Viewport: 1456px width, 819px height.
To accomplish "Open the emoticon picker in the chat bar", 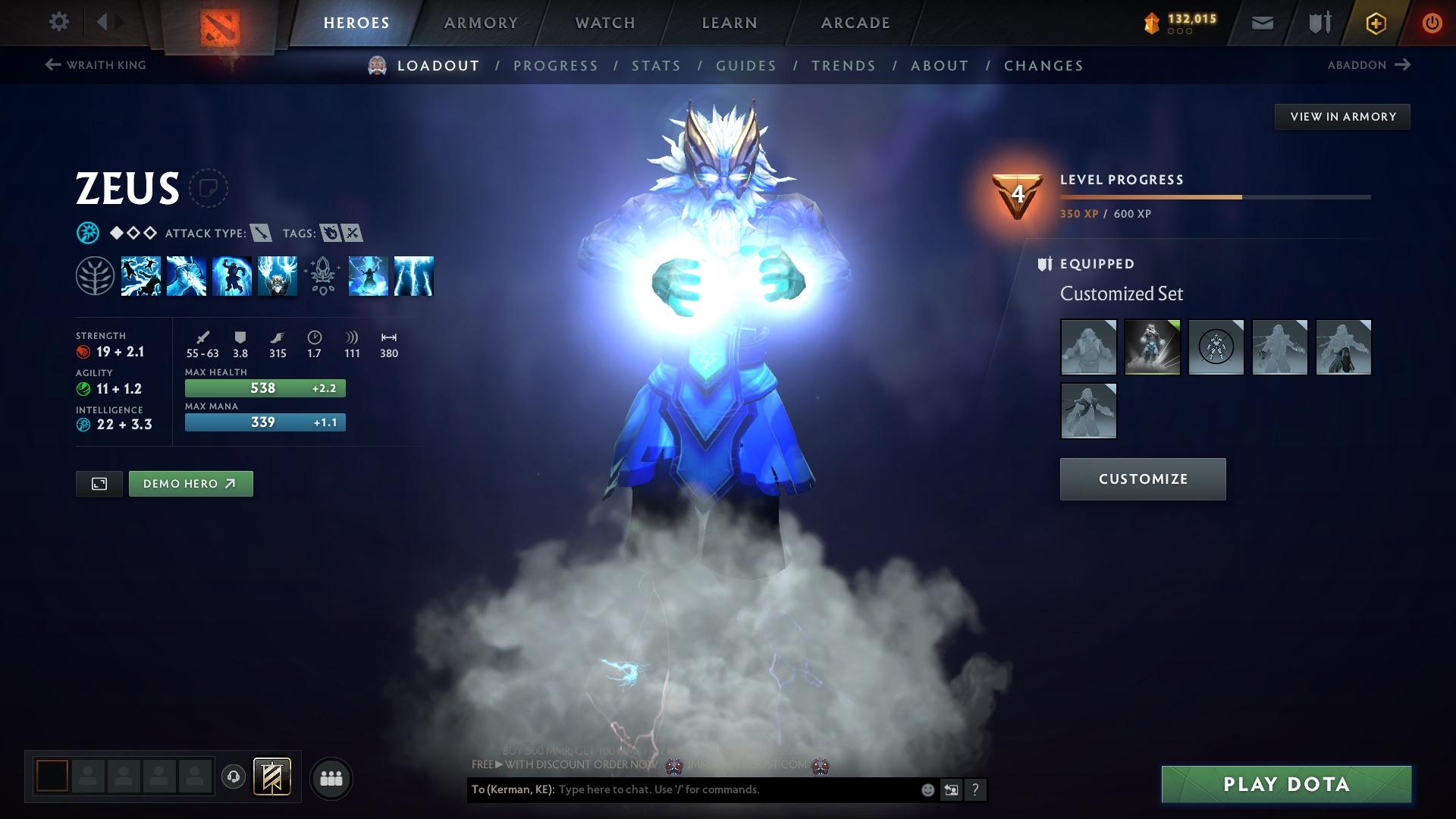I will 927,789.
